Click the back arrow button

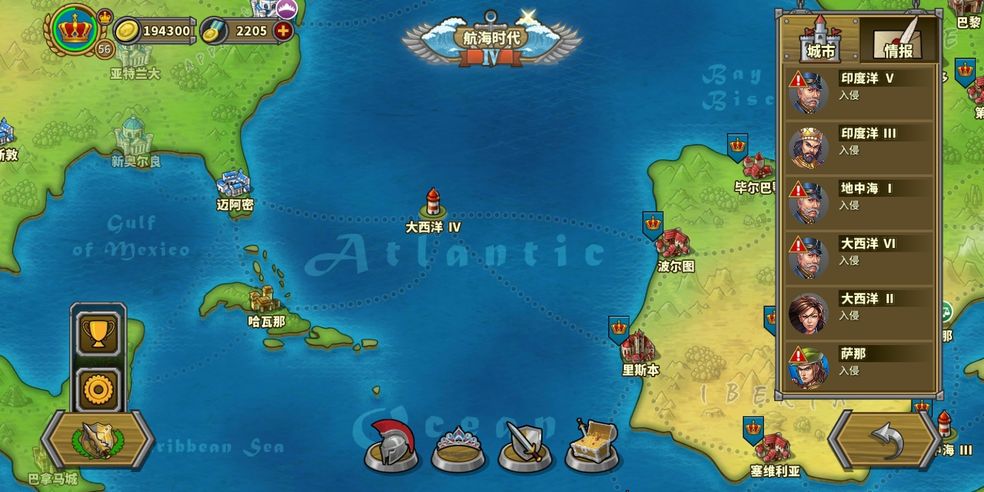coord(883,440)
